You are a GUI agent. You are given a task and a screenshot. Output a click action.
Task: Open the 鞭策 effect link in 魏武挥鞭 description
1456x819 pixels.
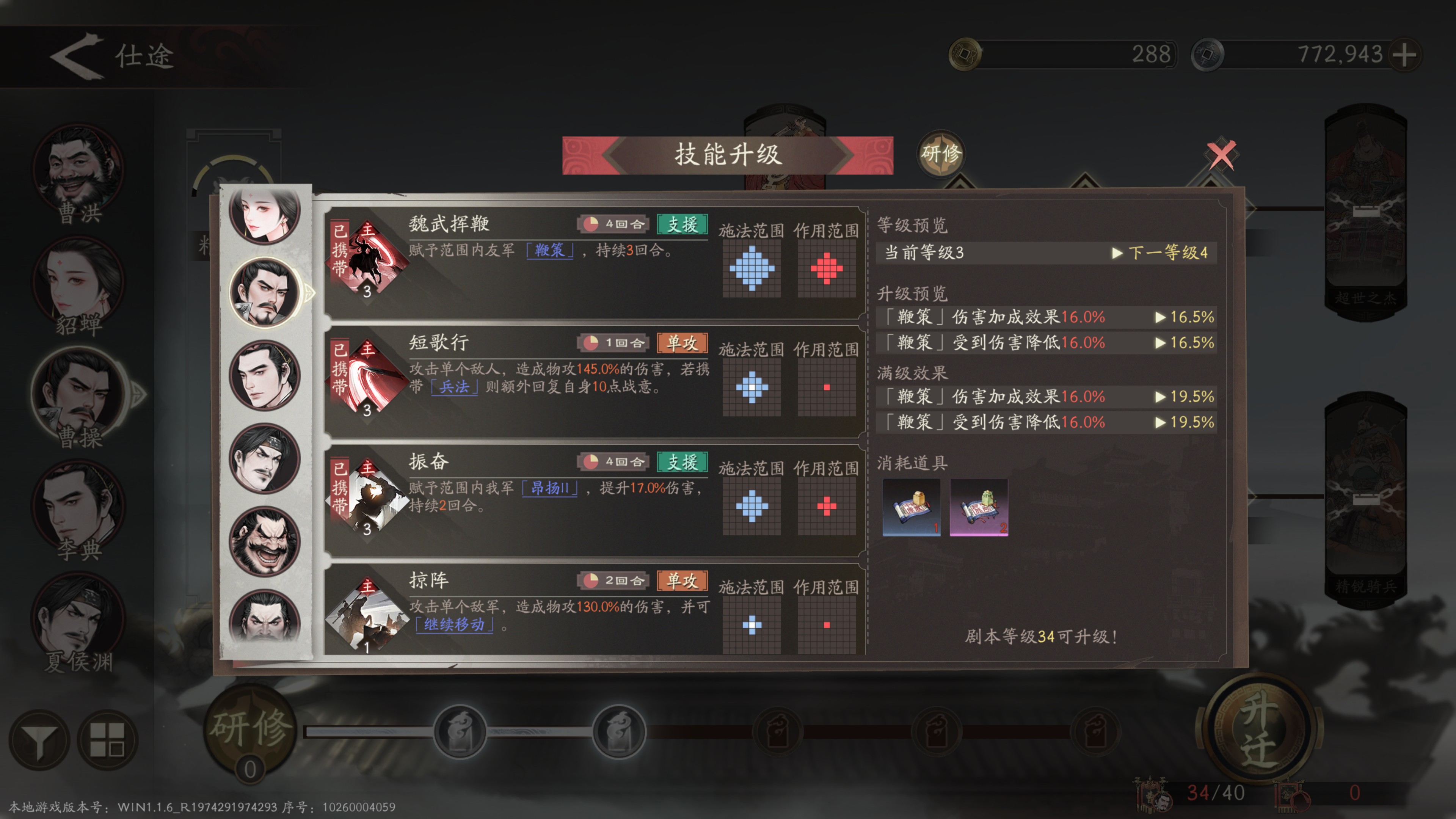(x=550, y=252)
